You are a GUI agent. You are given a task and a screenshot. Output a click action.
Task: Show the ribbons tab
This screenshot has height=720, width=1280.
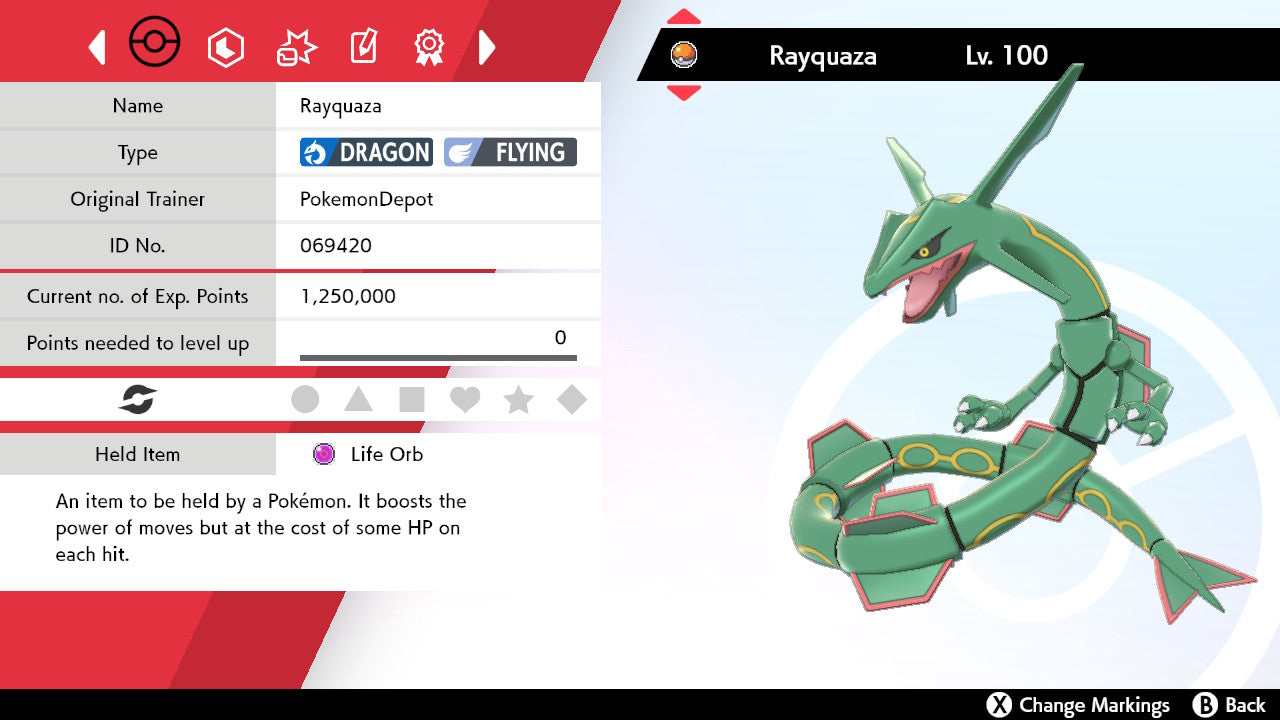pos(429,46)
